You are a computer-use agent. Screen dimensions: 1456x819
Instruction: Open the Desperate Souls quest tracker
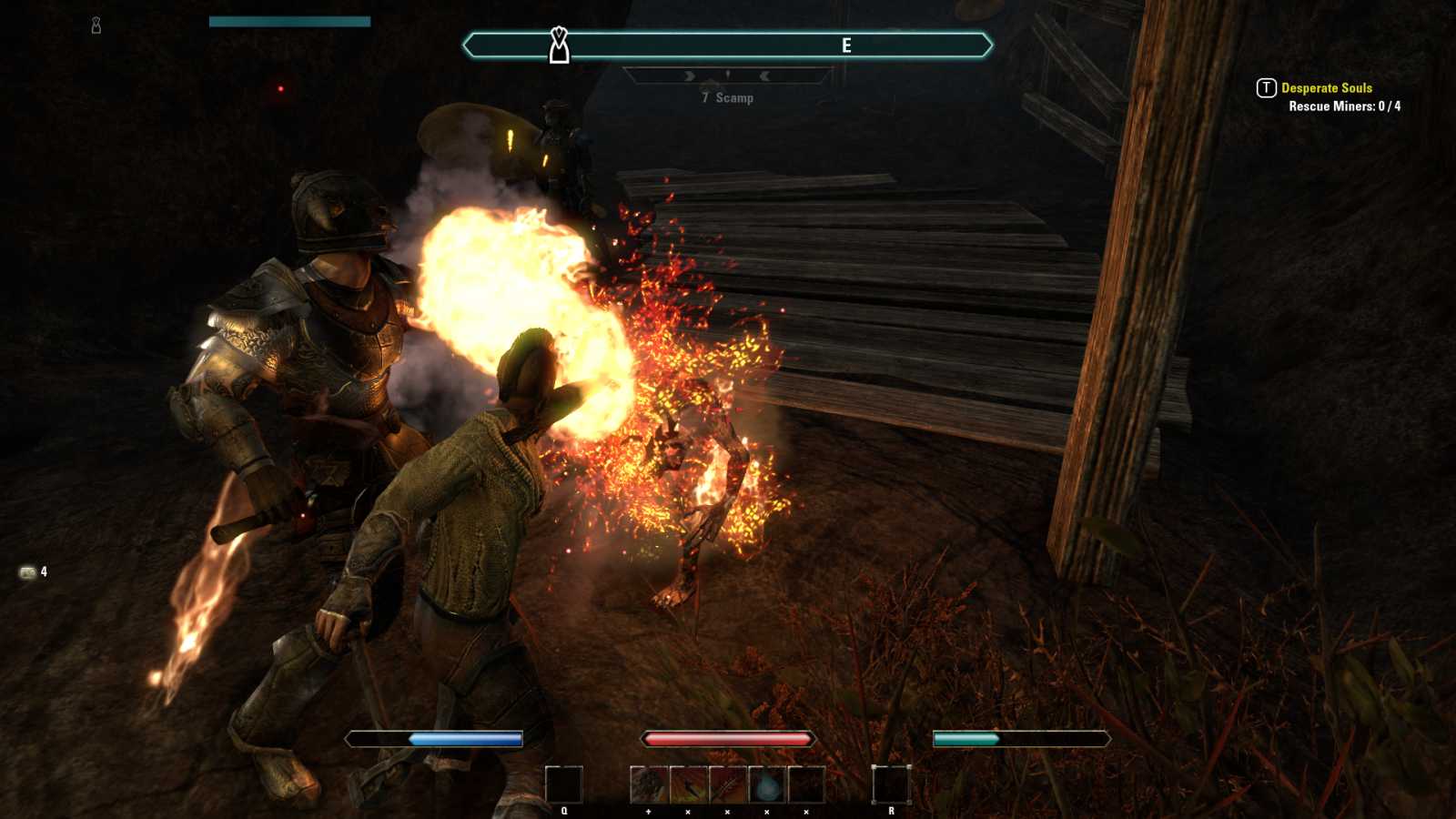click(x=1326, y=88)
